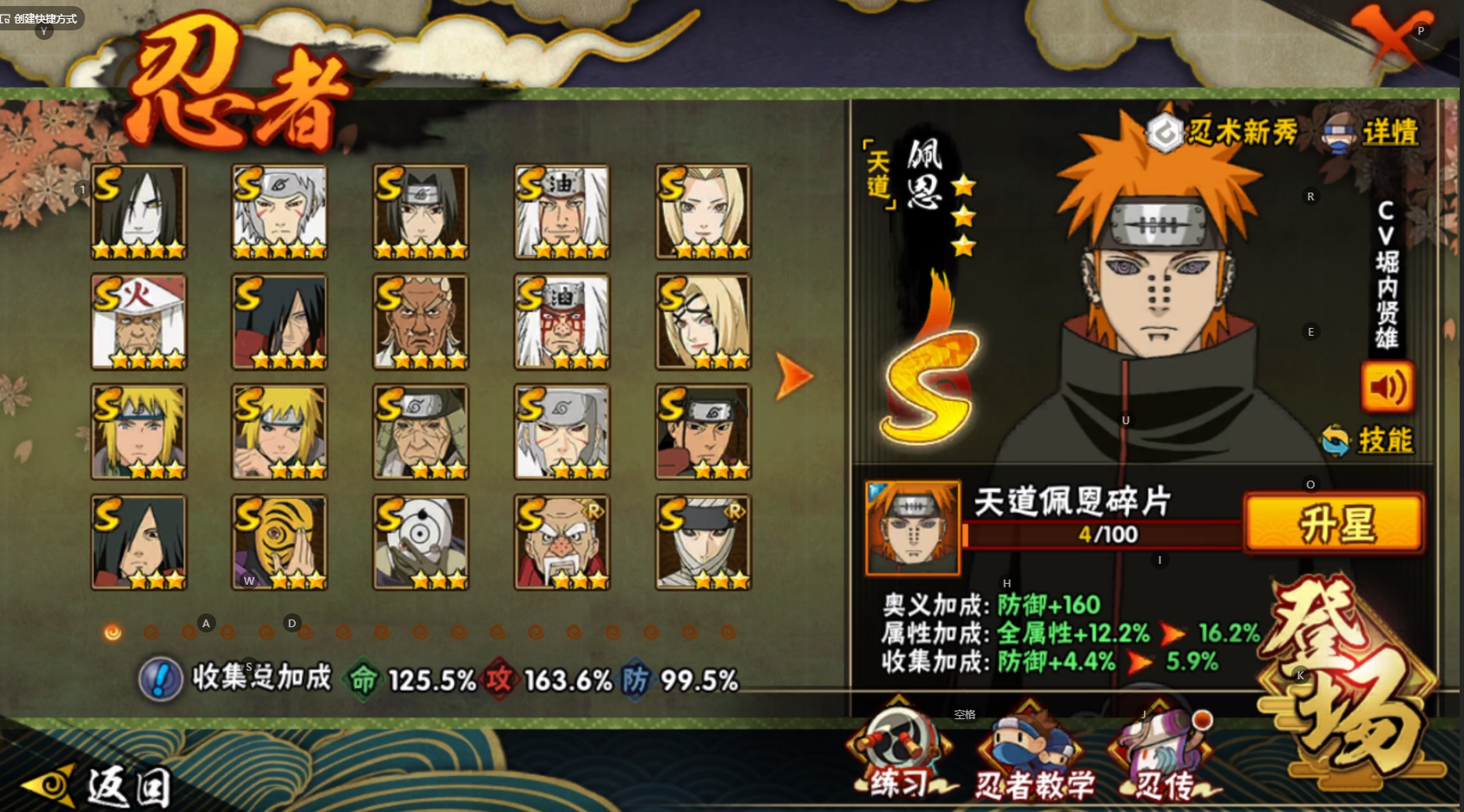
Task: Select Tobirama silver-haired portrait with red marks
Action: coord(279,212)
